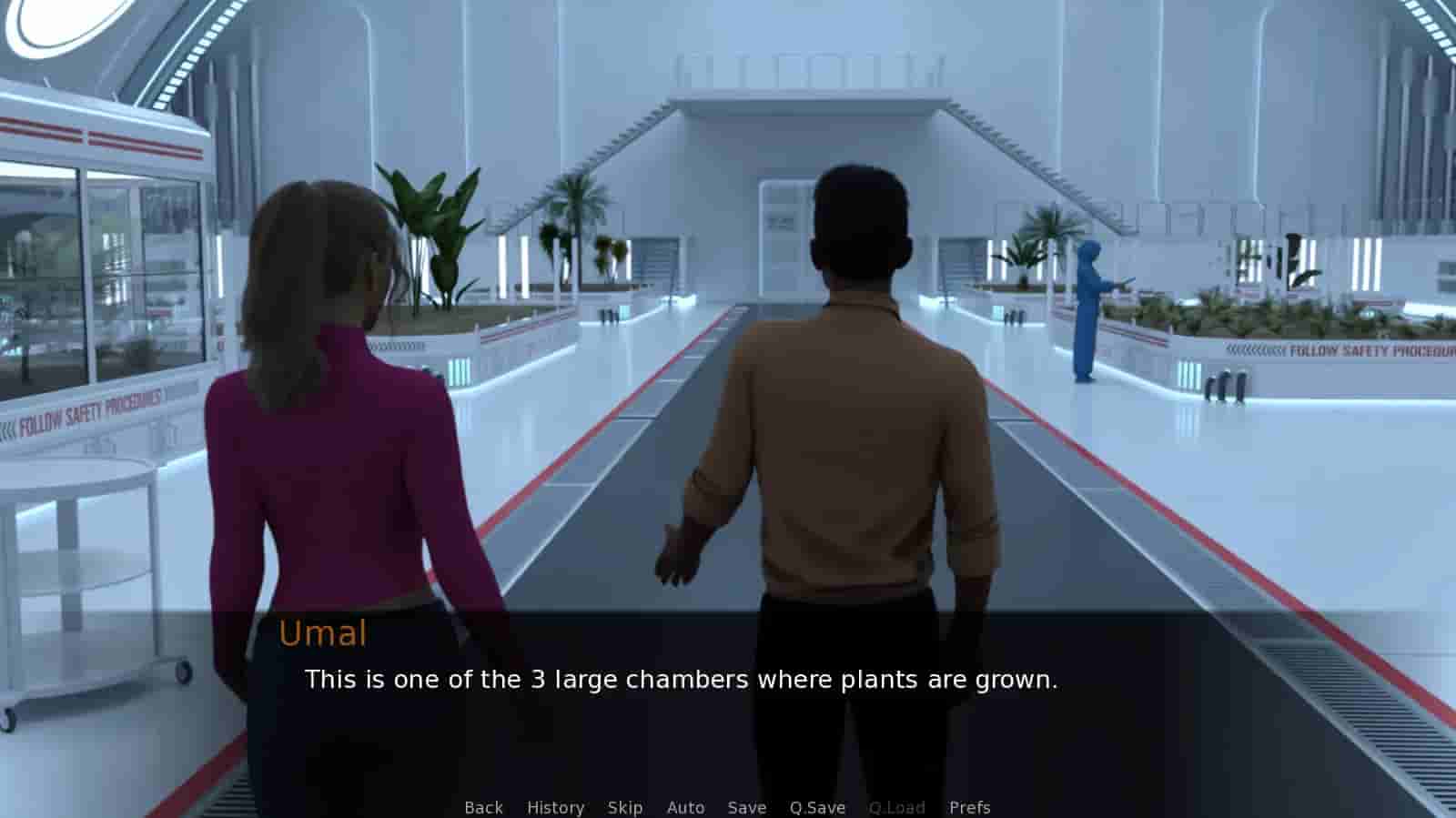Screen dimensions: 1456x818
Task: Toggle Auto-forward reading mode
Action: pos(685,807)
